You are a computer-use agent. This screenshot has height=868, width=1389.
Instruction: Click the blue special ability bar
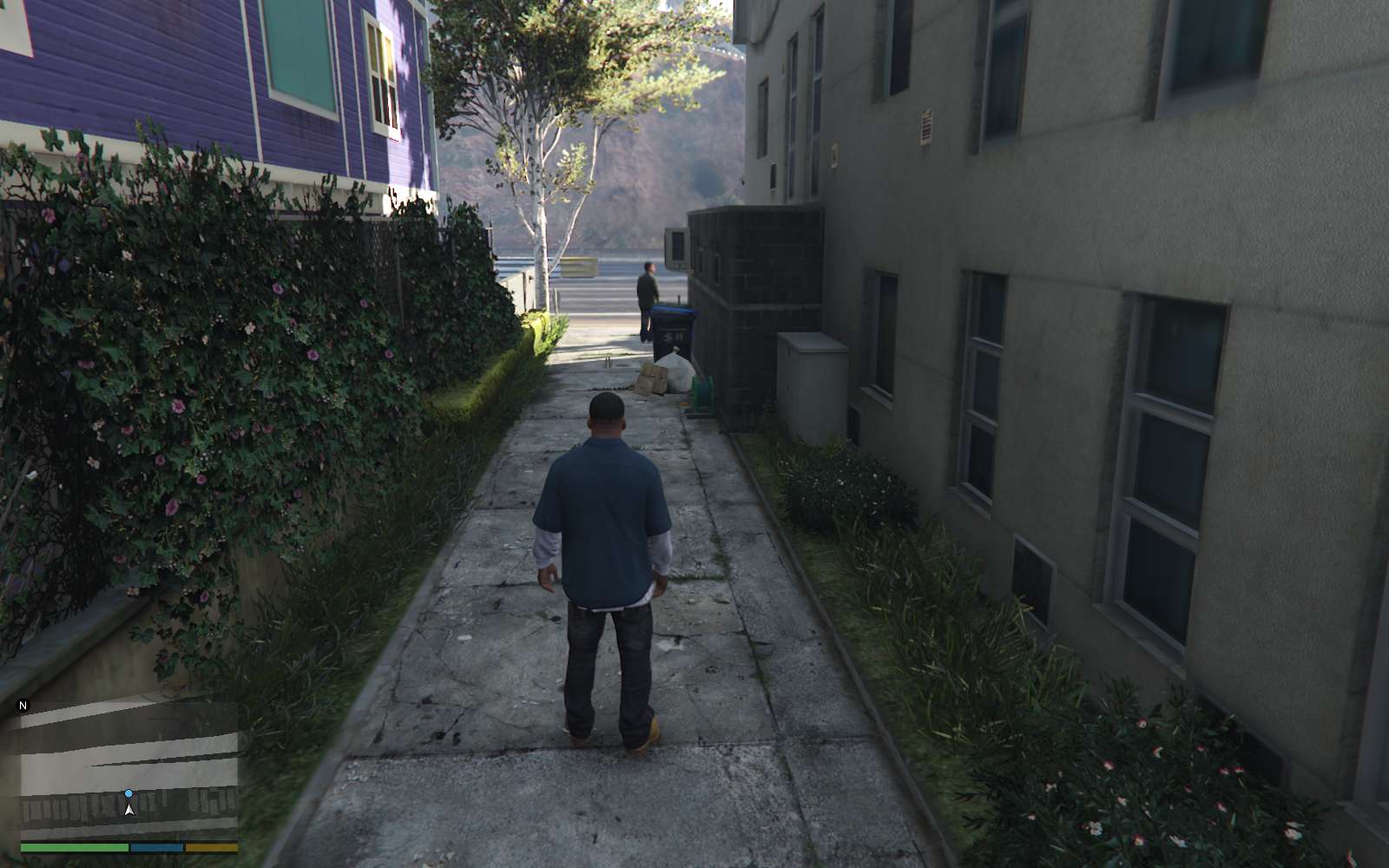(156, 847)
